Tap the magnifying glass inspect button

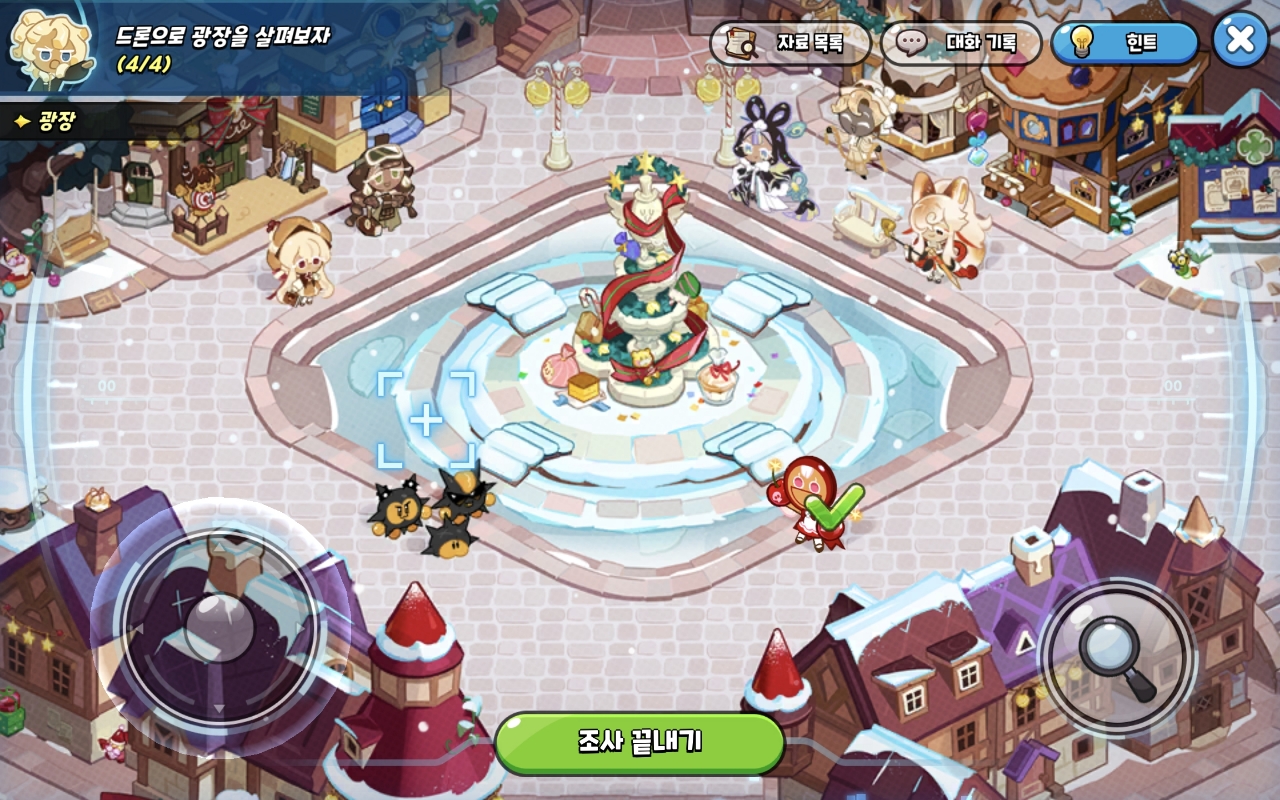point(1117,657)
